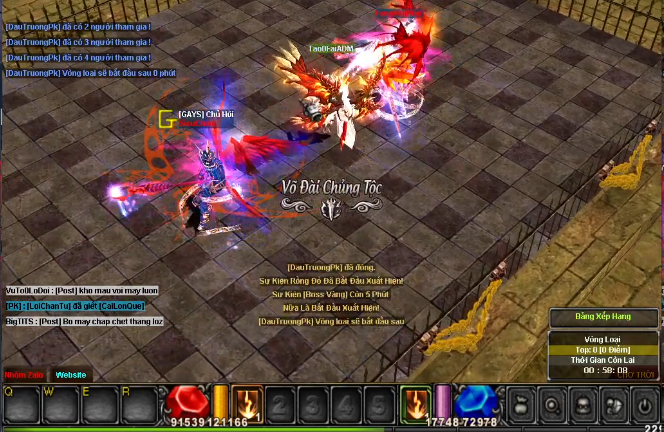This screenshot has height=432, width=664.
Task: Click the power button icon
Action: [x=647, y=405]
